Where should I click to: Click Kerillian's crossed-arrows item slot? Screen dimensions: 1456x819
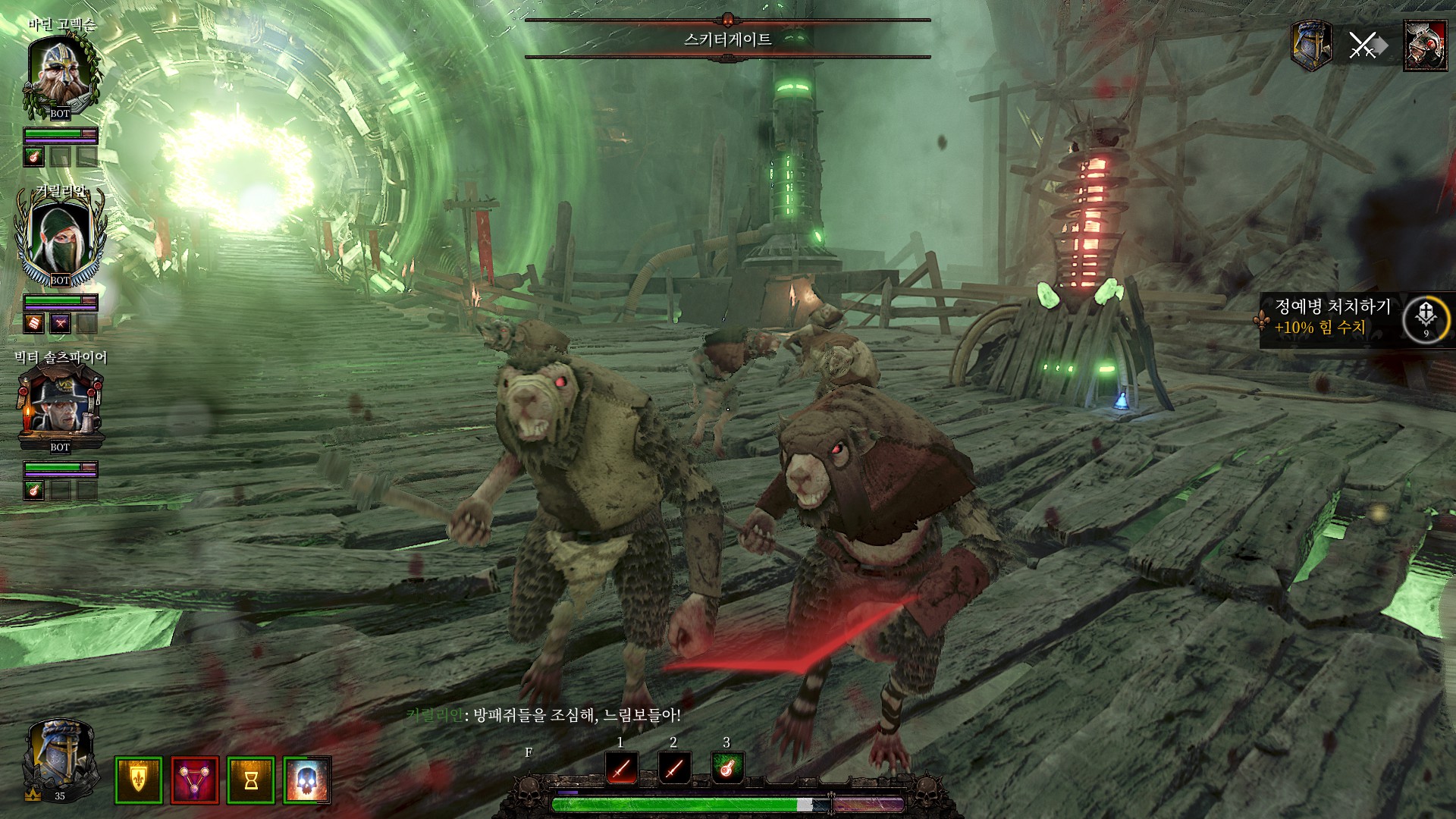[60, 324]
